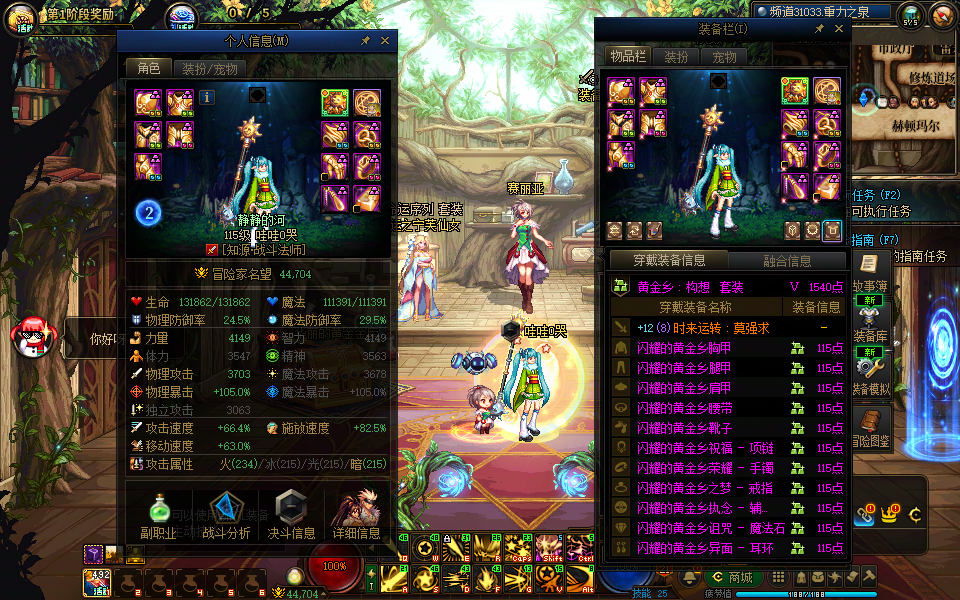Switch to the 装扮/宠物 tab
The width and height of the screenshot is (960, 600).
pyautogui.click(x=209, y=69)
